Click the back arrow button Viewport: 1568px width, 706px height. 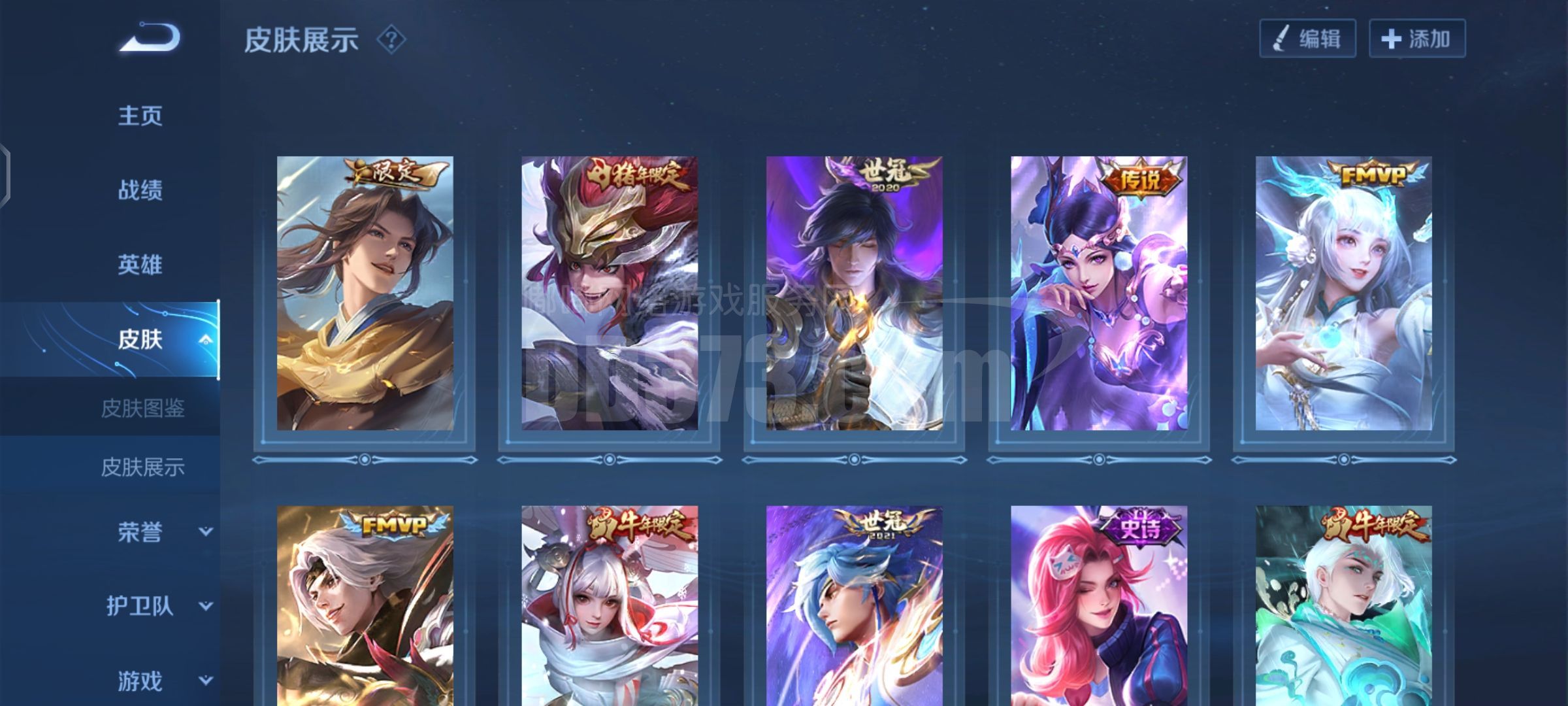[x=149, y=38]
